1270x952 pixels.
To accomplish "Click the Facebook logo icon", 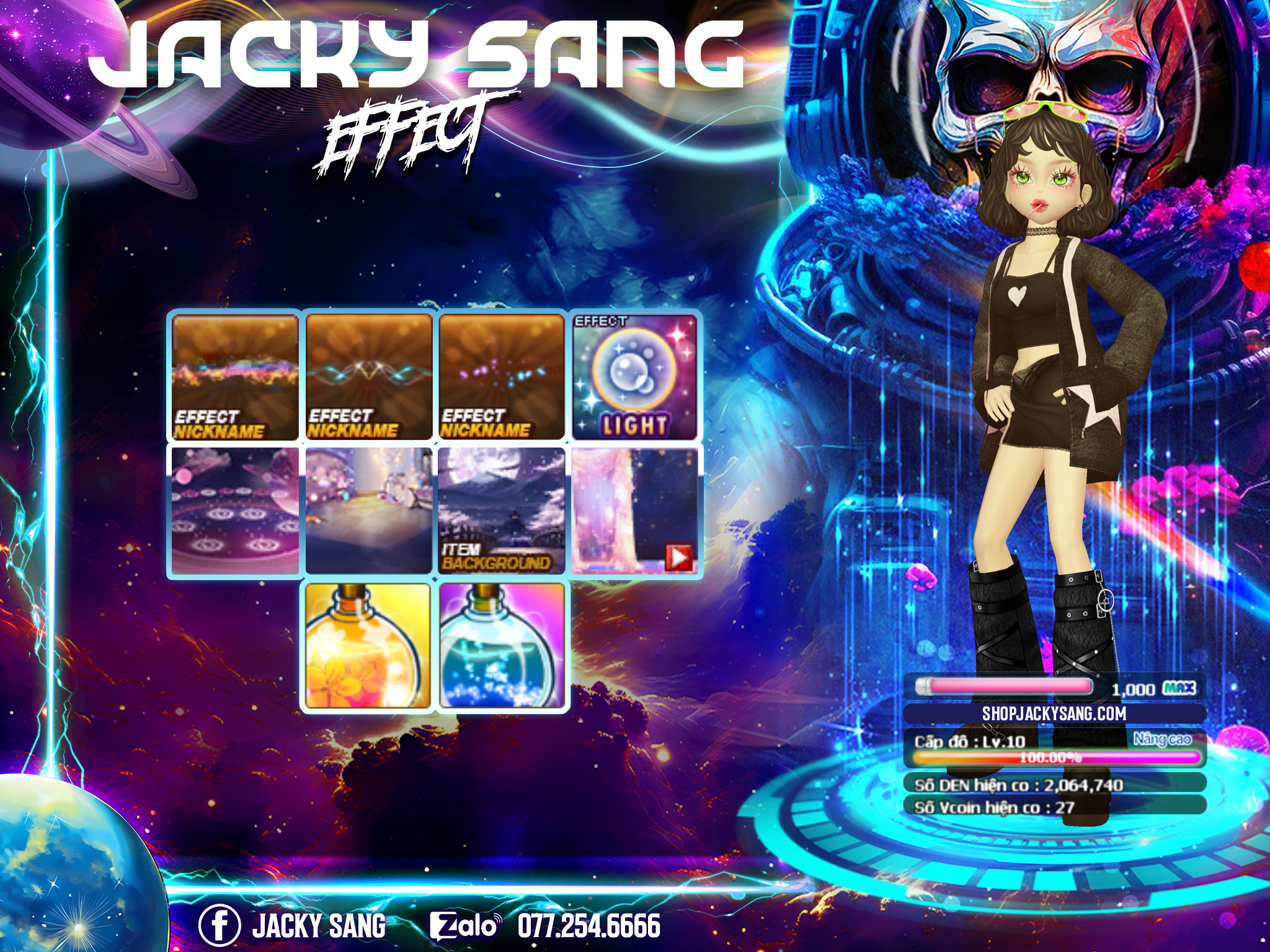I will 219,925.
